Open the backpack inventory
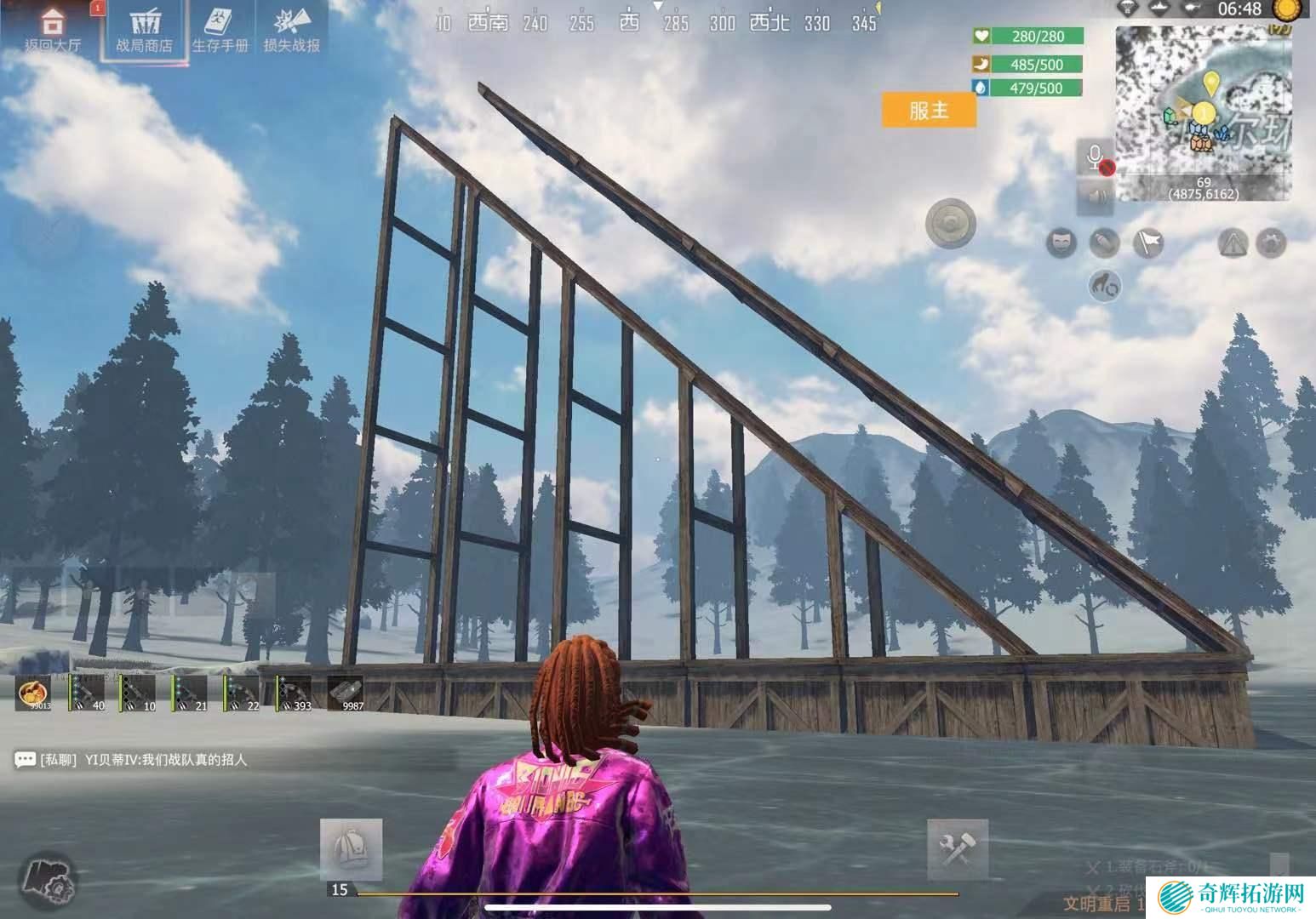 (351, 848)
